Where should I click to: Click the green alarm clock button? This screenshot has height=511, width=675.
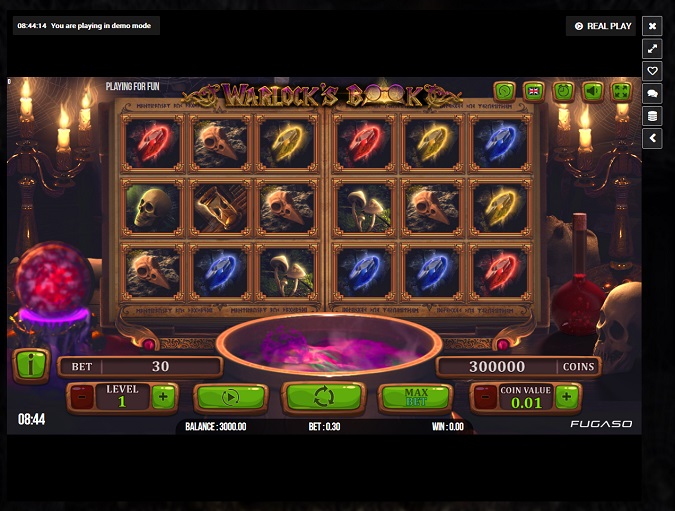563,92
